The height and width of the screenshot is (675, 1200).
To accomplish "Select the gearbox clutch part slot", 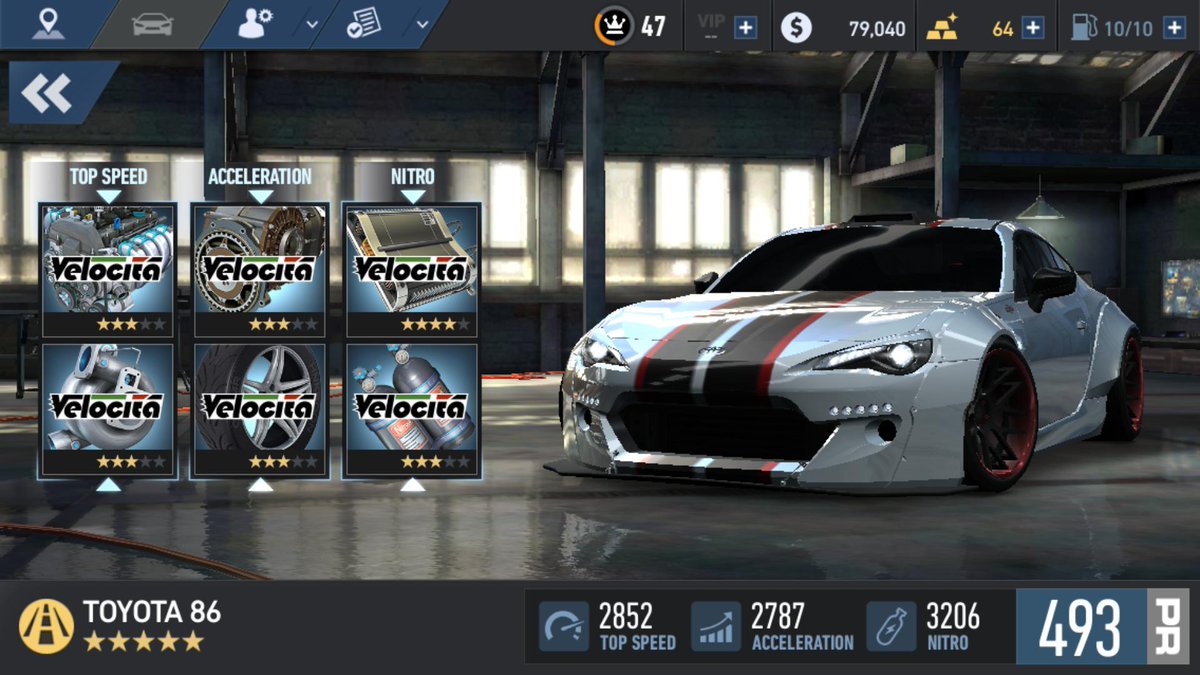I will (260, 270).
